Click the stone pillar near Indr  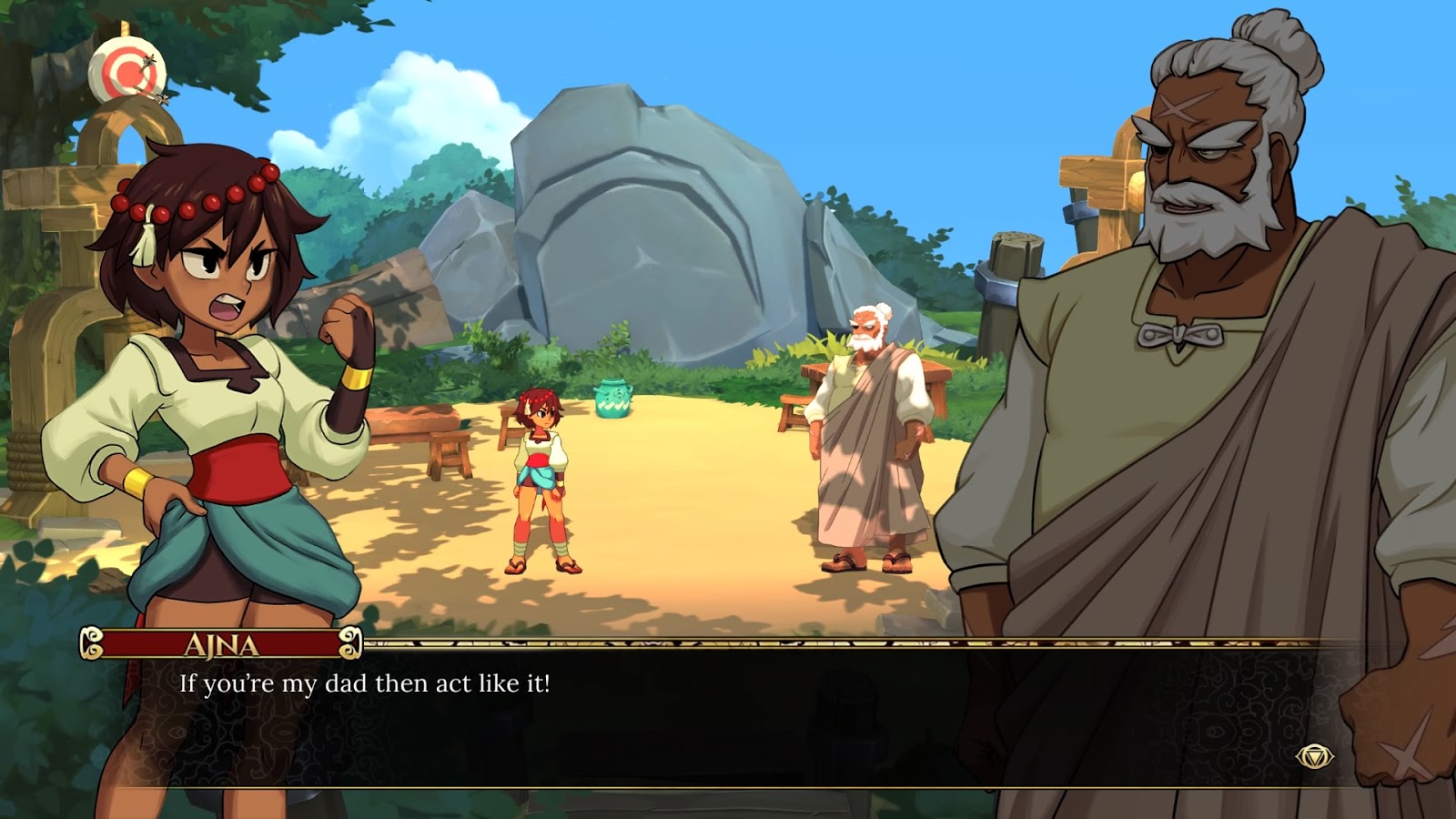pyautogui.click(x=1015, y=273)
